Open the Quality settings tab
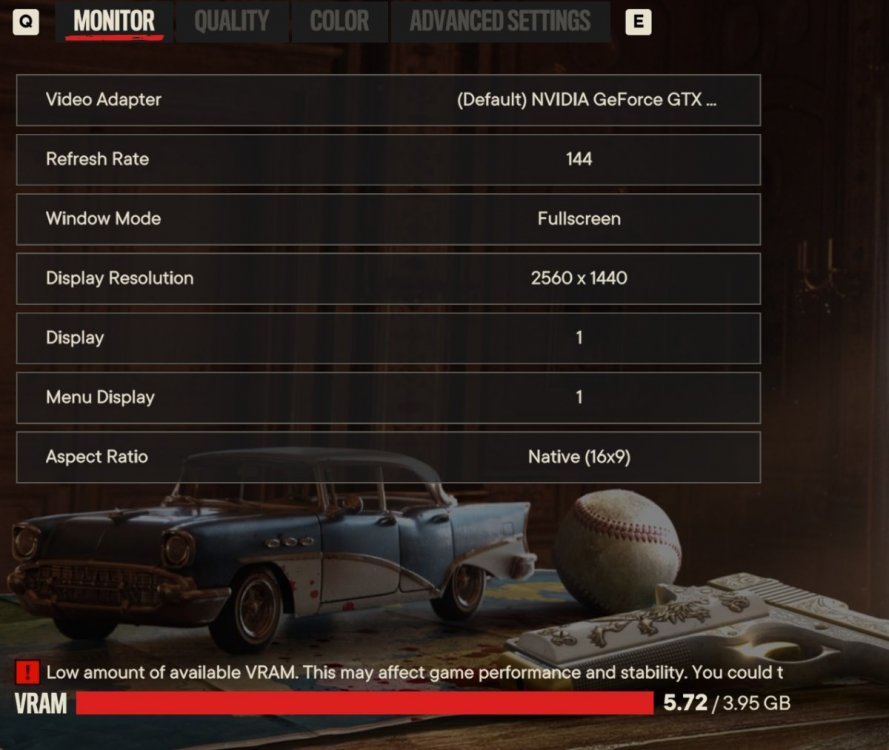Image resolution: width=889 pixels, height=750 pixels. pos(231,21)
